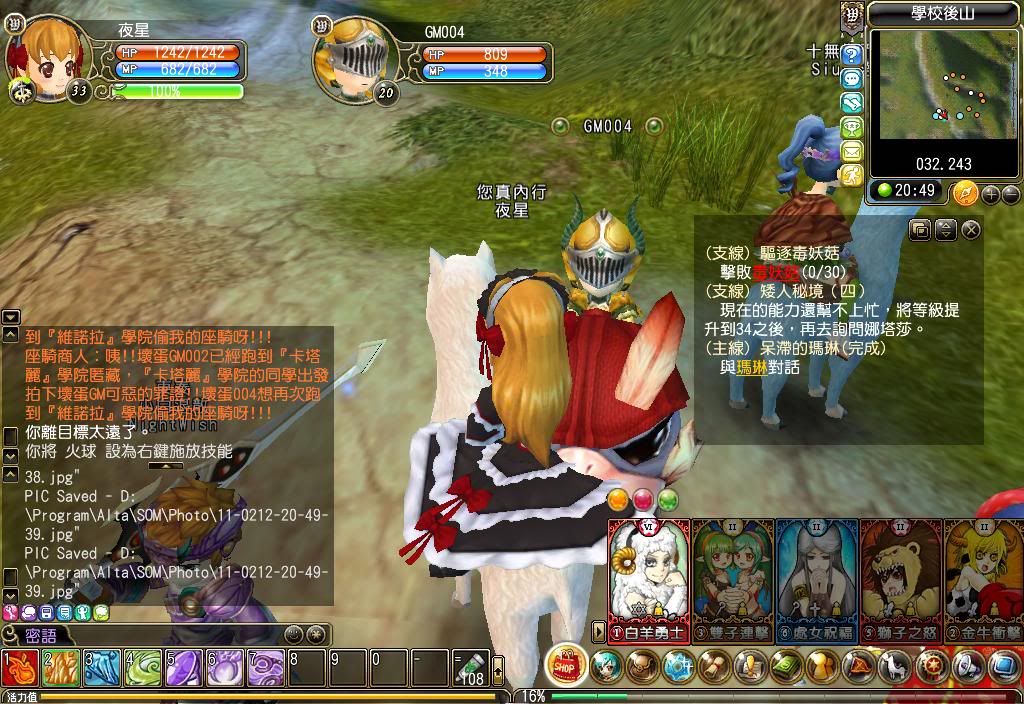Open the orange compass button below the minimap
Viewport: 1024px width, 704px height.
coord(965,193)
